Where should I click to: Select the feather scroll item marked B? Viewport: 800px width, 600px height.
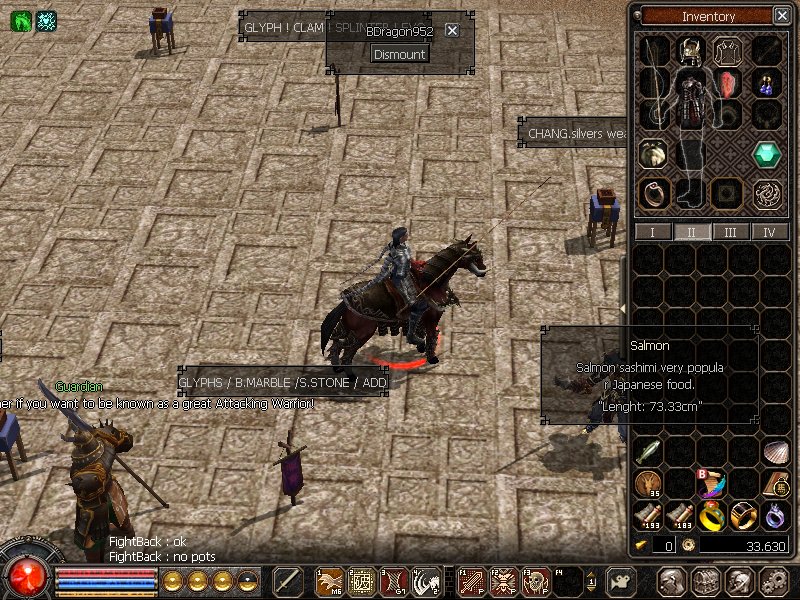(711, 484)
